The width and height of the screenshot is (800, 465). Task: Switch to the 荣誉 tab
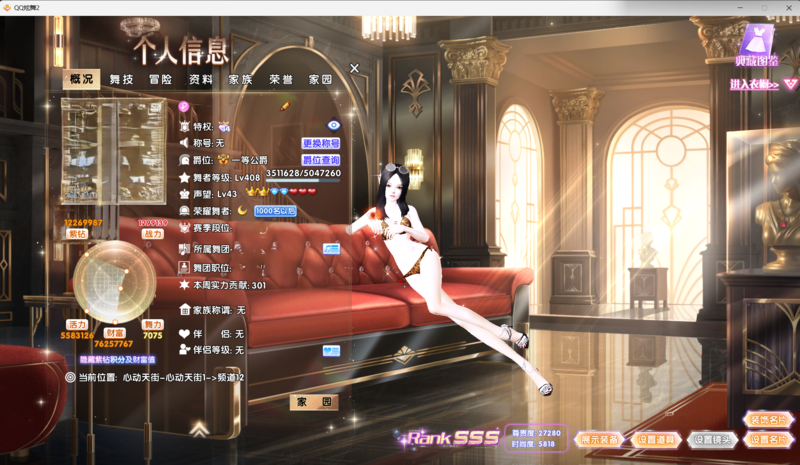[281, 79]
